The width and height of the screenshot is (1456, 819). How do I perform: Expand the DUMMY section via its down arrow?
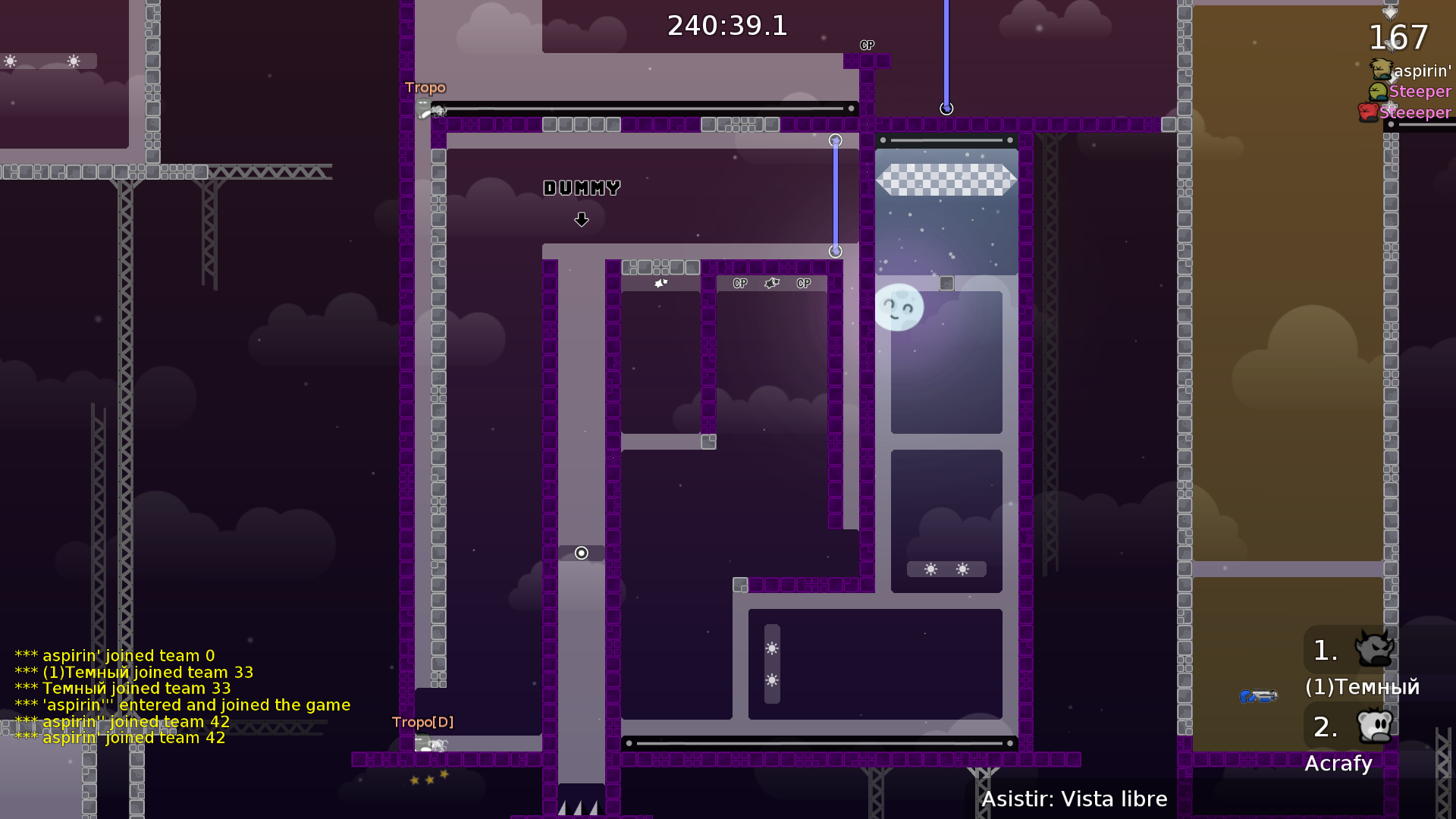coord(582,219)
